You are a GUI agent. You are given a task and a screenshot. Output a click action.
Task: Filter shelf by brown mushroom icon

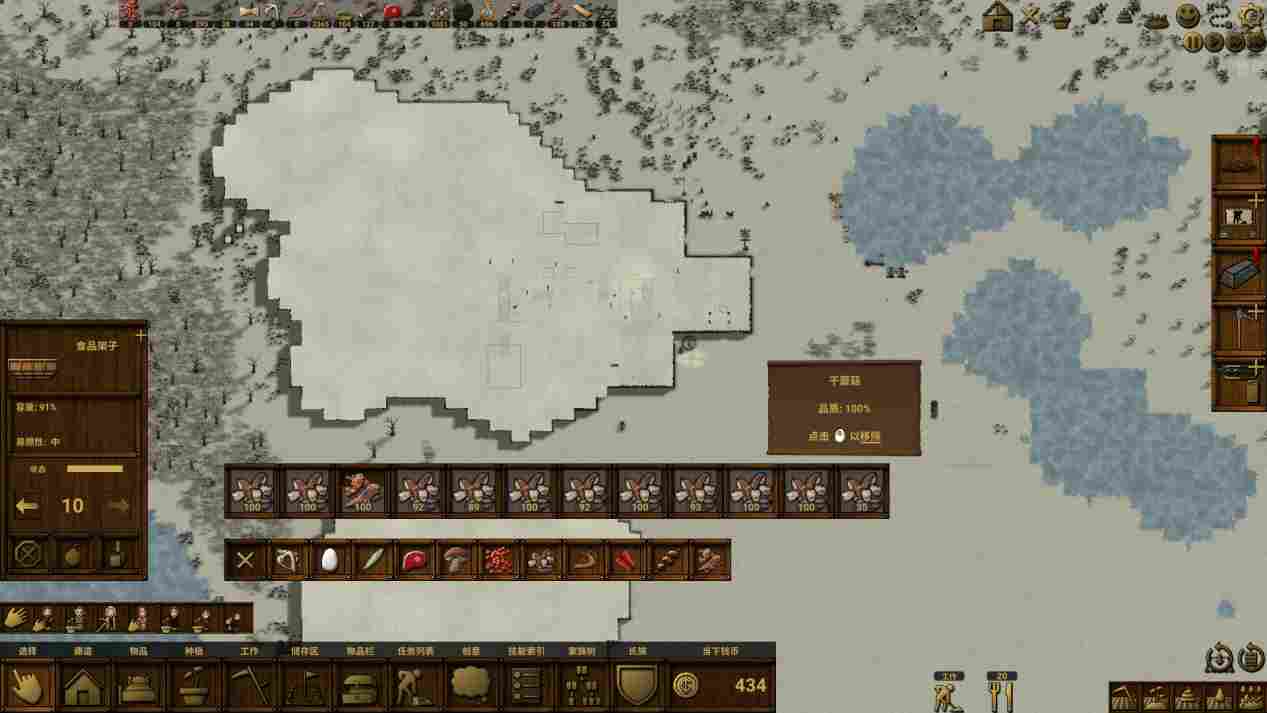click(456, 560)
